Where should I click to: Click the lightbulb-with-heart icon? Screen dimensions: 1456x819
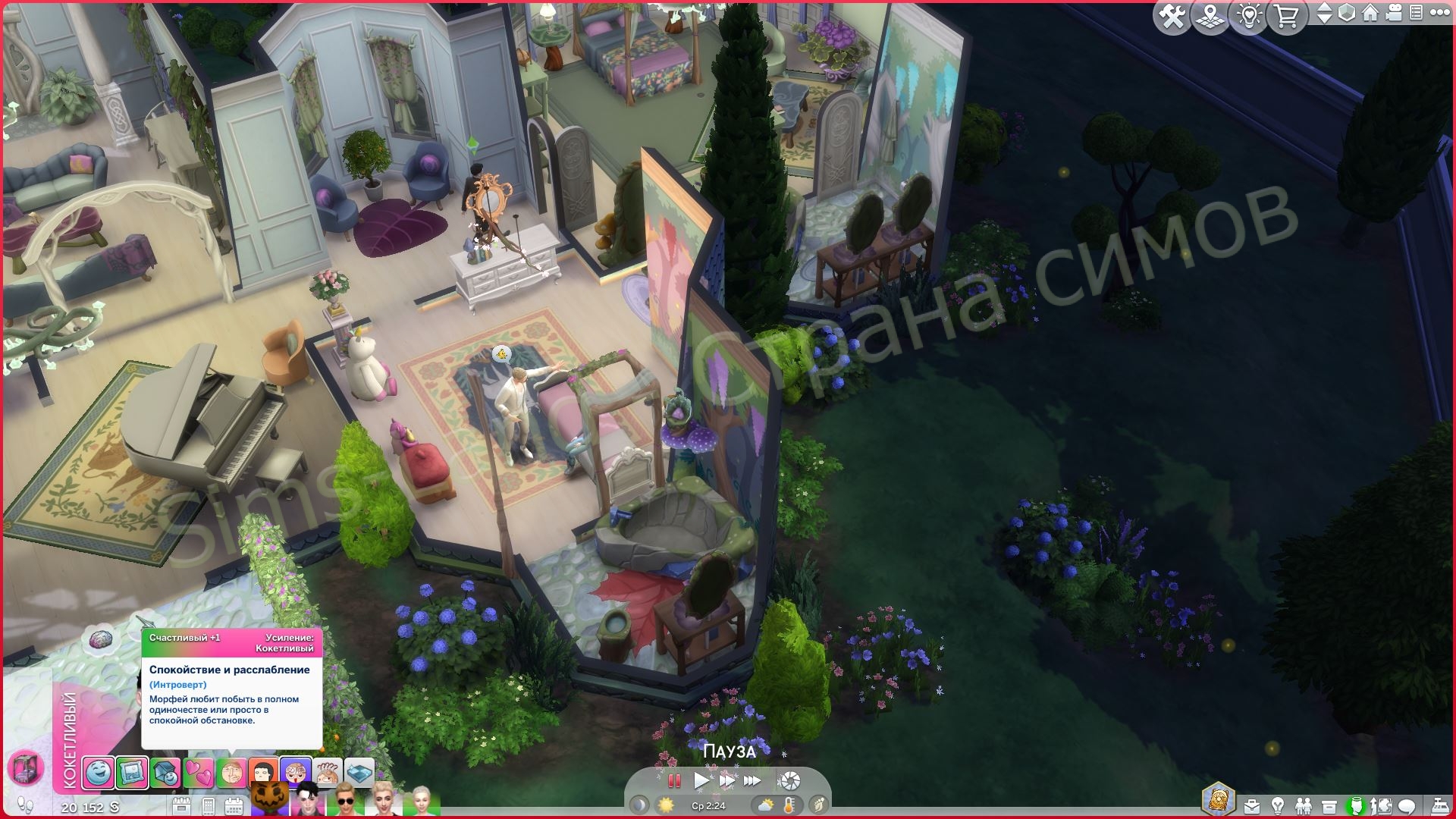1248,17
